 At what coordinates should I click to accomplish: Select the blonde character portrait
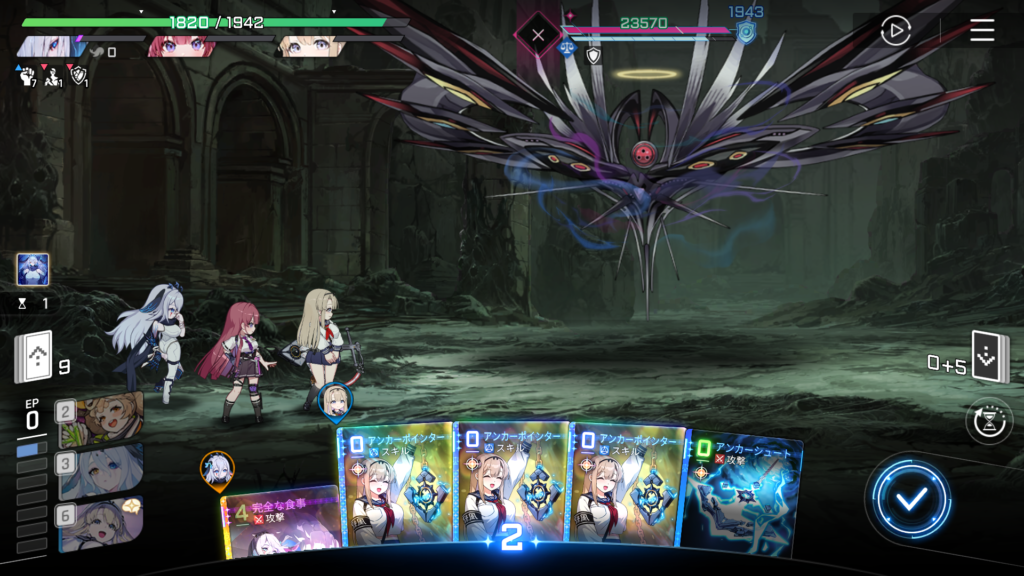click(x=310, y=46)
